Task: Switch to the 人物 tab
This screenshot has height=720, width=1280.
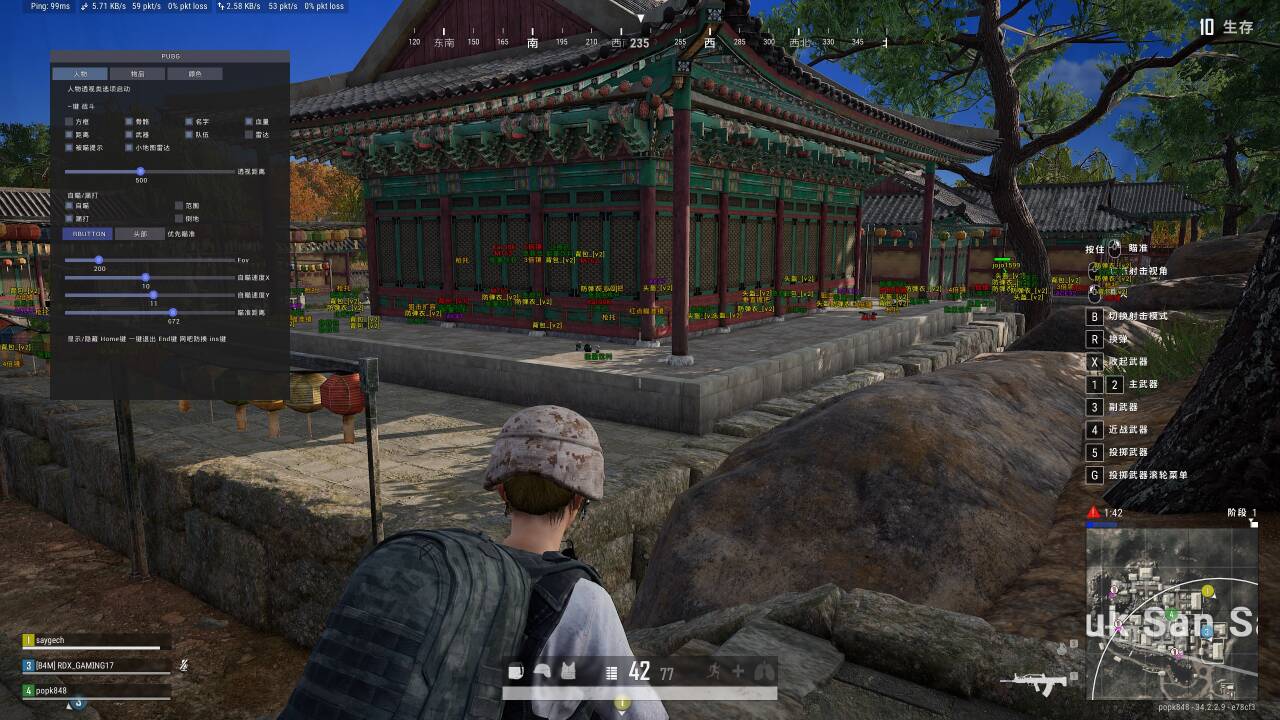Action: [x=80, y=74]
